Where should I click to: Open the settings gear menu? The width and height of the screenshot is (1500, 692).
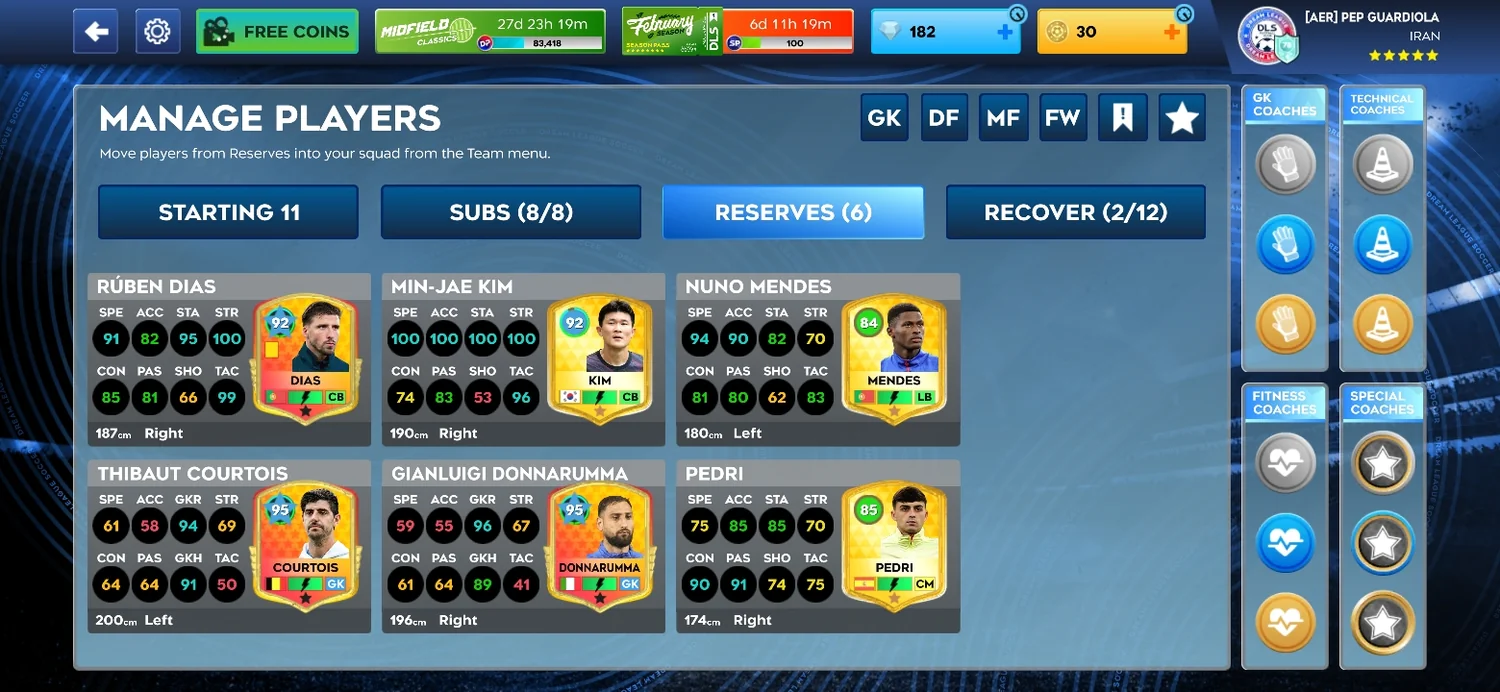(x=157, y=32)
